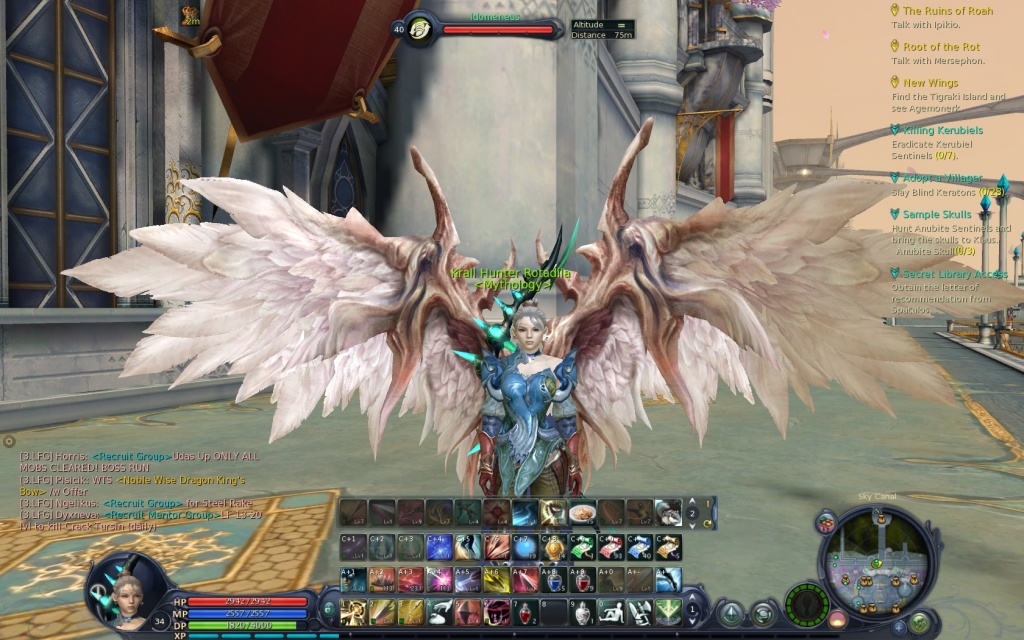Activate the blue orb skill C+7
This screenshot has width=1024, height=640.
pos(527,547)
